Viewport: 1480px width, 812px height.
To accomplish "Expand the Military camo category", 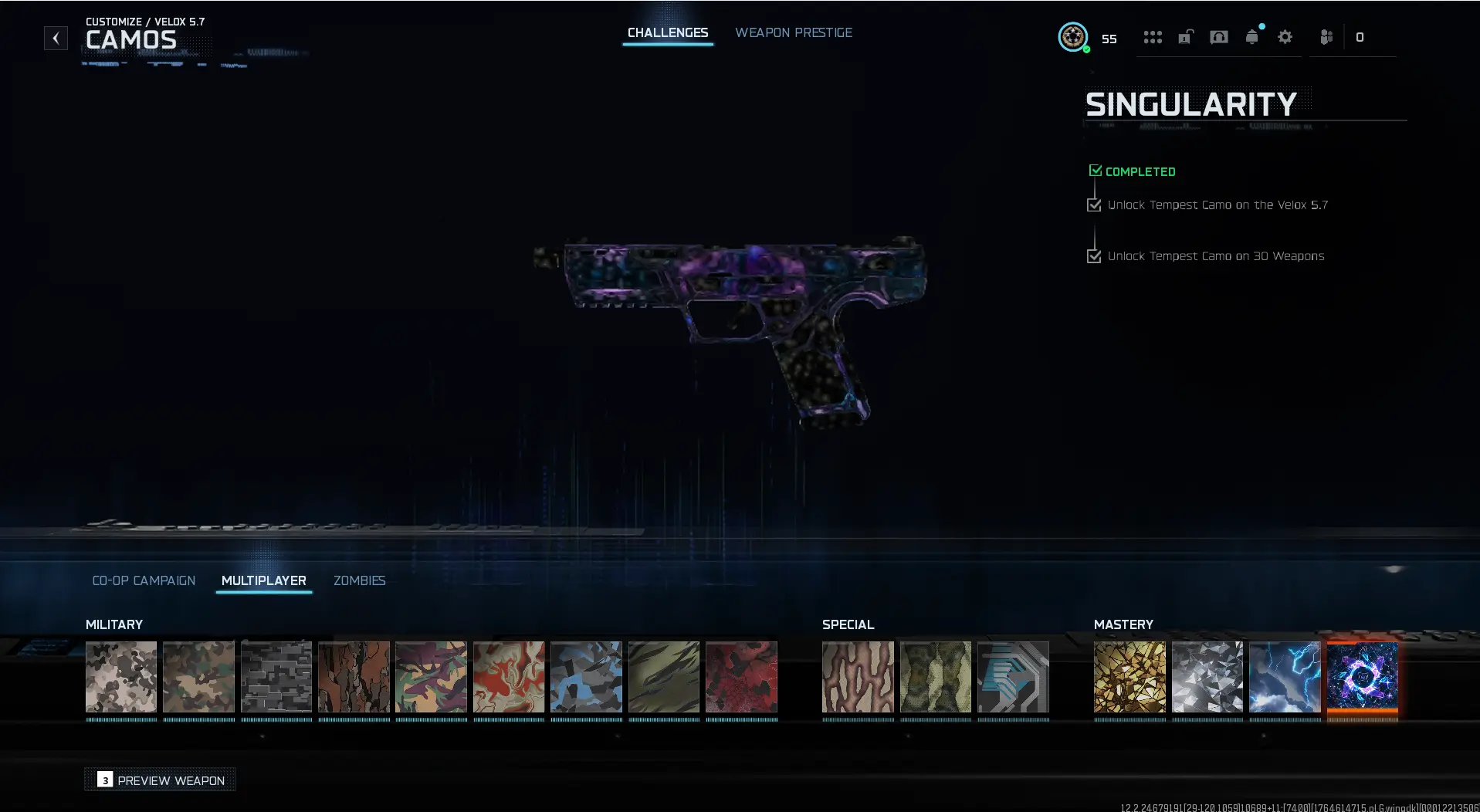I will (x=113, y=624).
